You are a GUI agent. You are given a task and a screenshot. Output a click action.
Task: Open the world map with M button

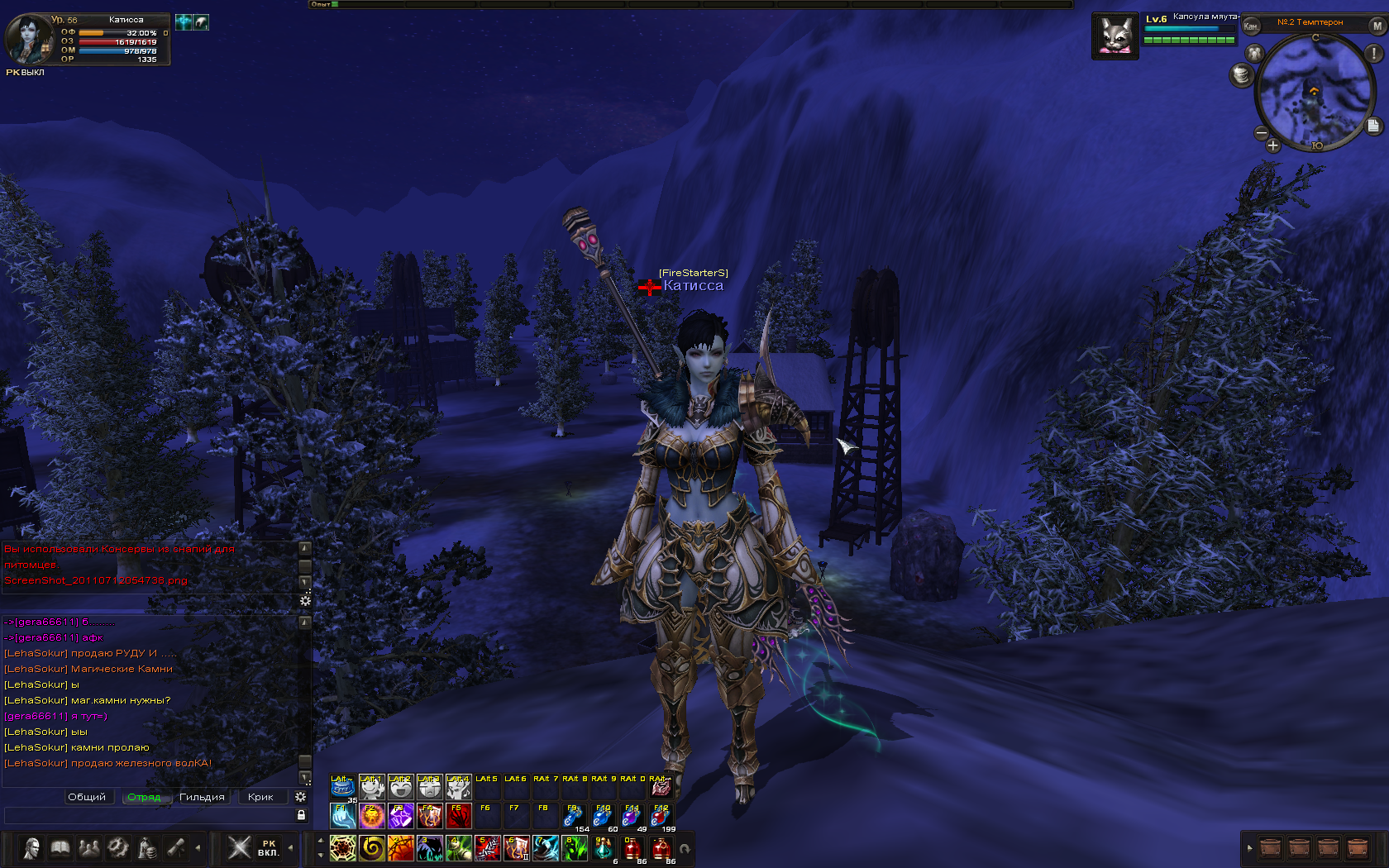click(1377, 26)
